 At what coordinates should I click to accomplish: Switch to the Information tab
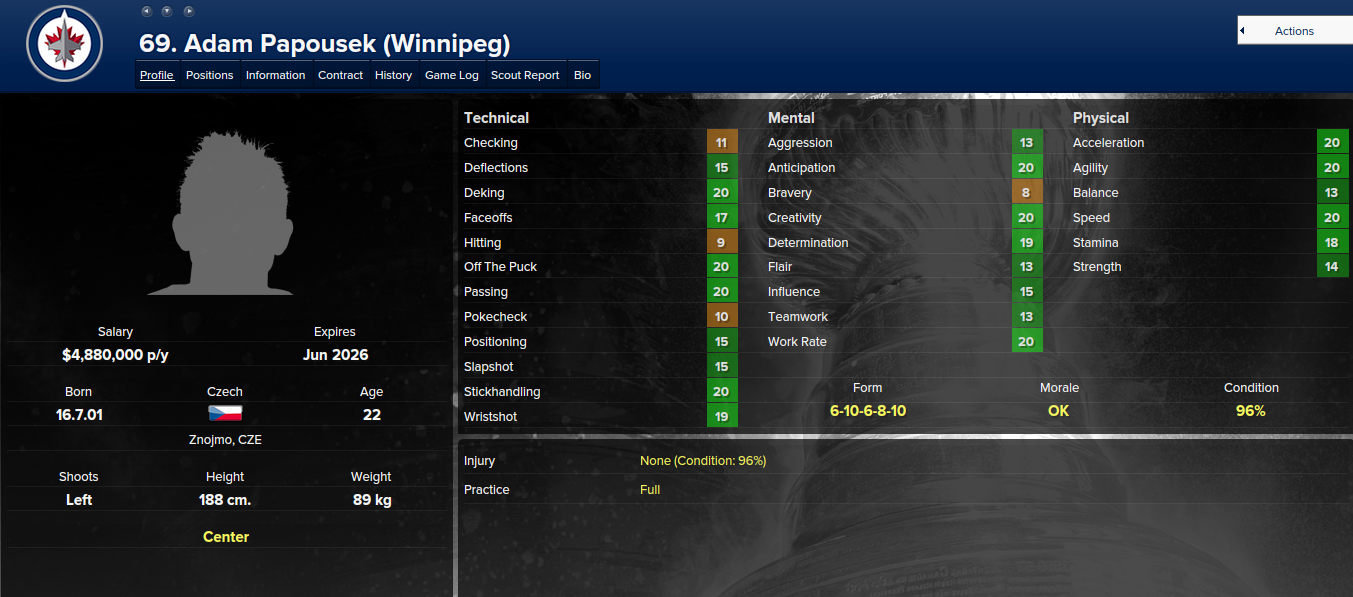(x=275, y=75)
